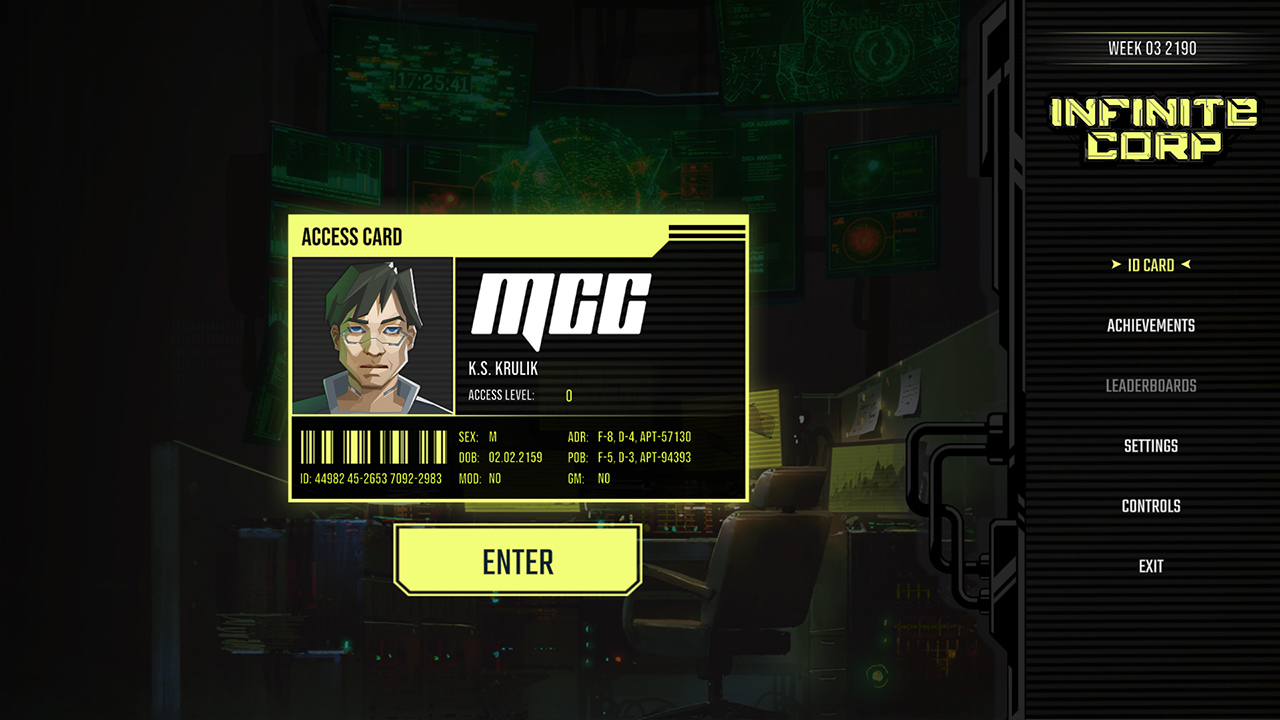The height and width of the screenshot is (720, 1280).
Task: Open the ACHIEVEMENTS menu entry
Action: (1150, 325)
